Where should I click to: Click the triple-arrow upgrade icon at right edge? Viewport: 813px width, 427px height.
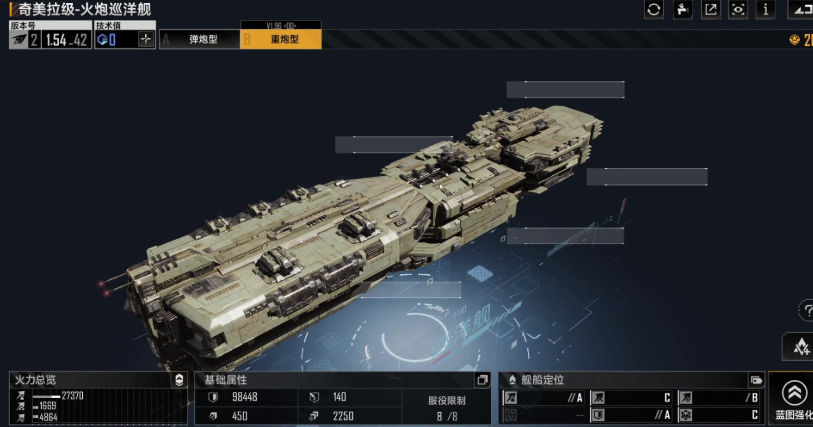click(800, 346)
